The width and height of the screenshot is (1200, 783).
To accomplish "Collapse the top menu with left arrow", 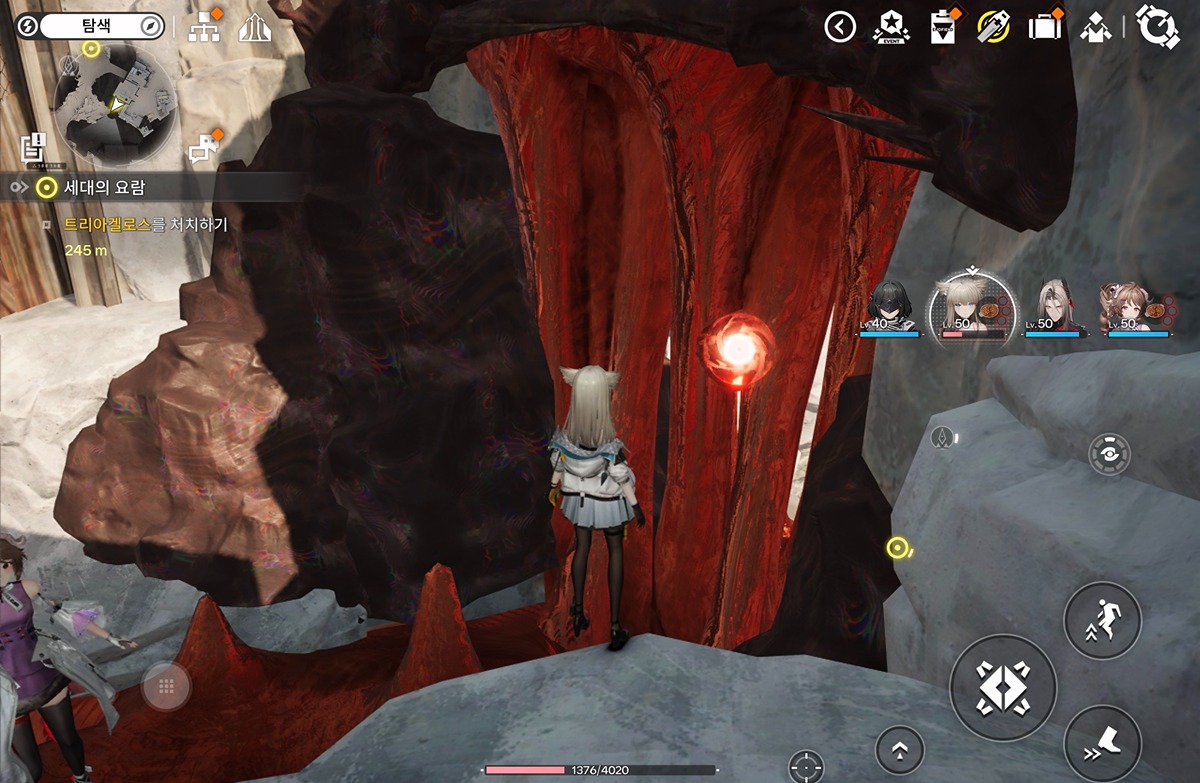I will (840, 27).
